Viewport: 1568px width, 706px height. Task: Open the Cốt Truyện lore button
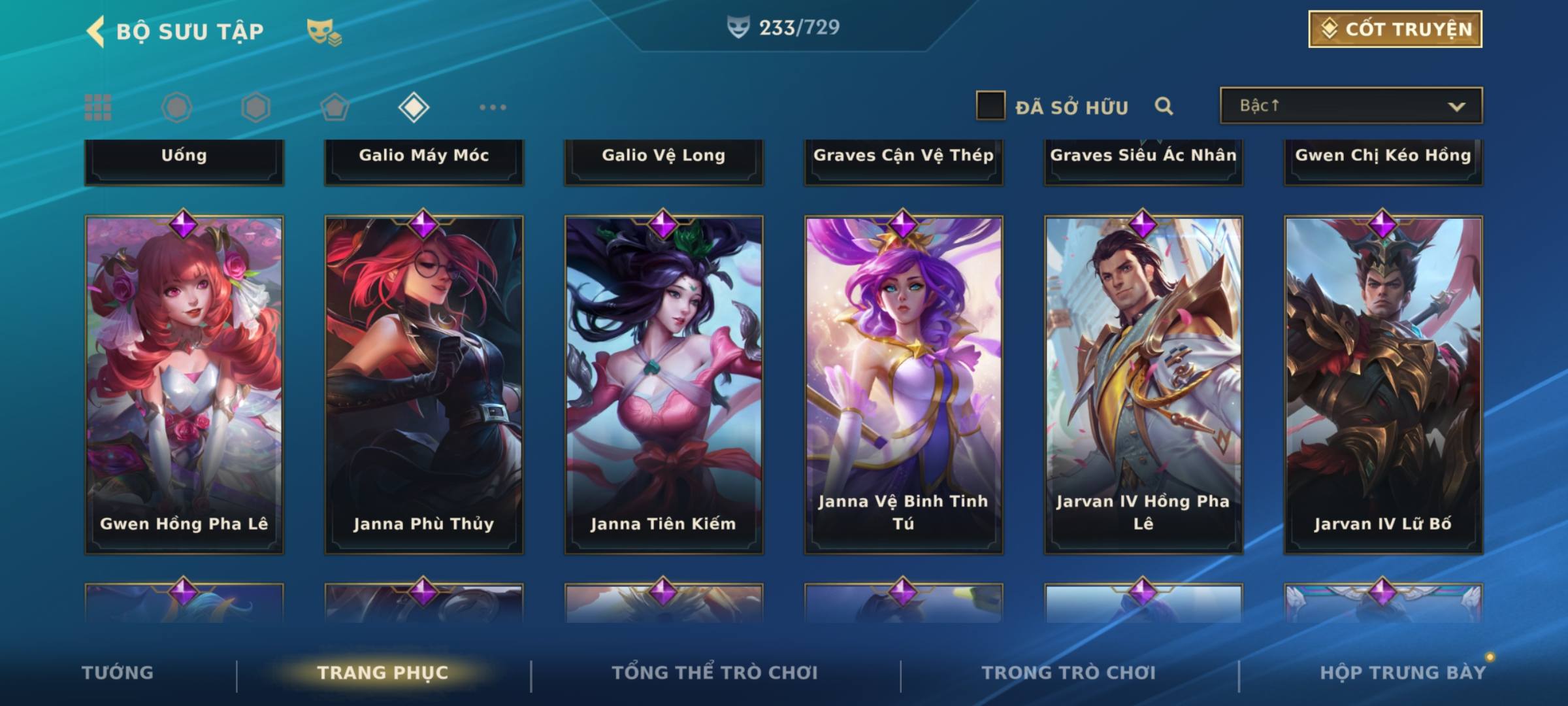(1395, 29)
